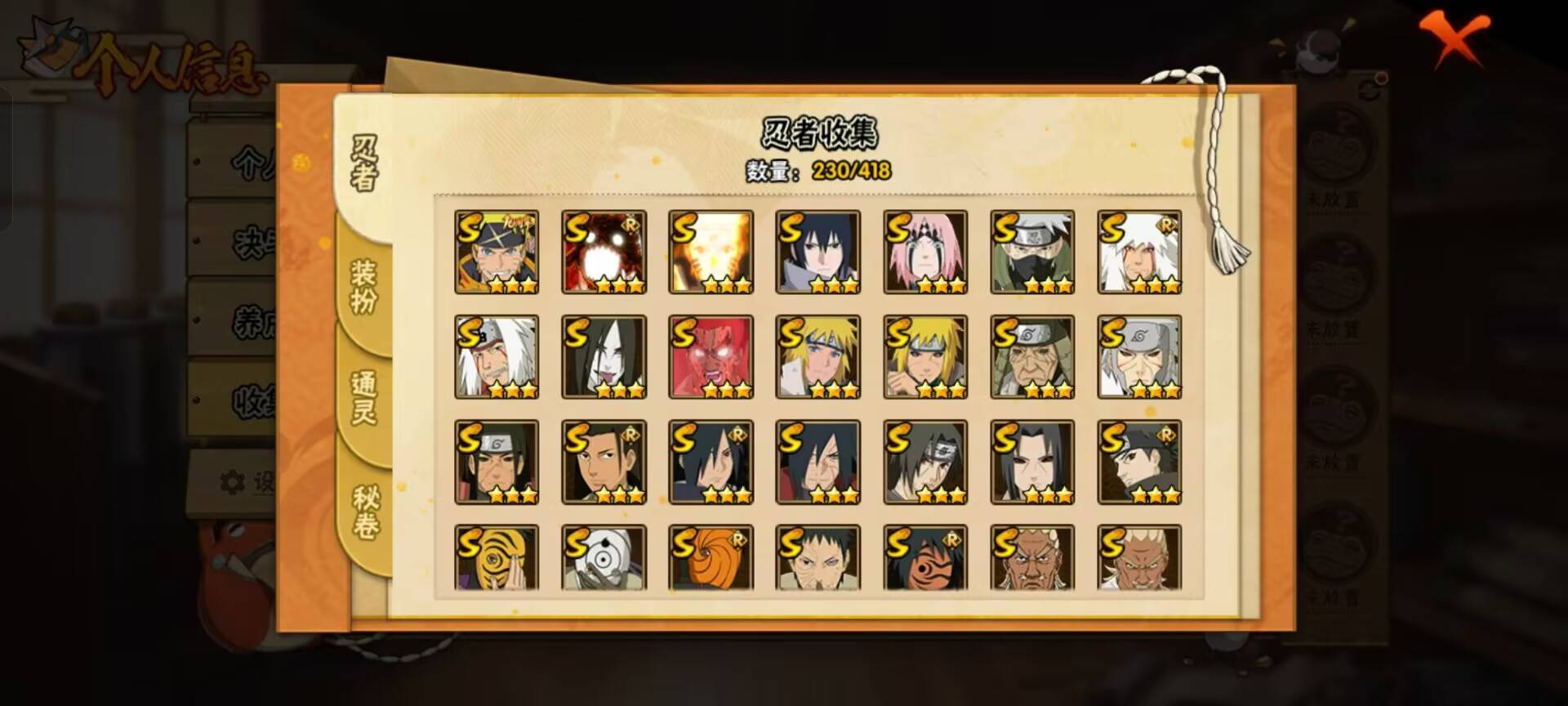This screenshot has width=1568, height=706.
Task: Select Minato's character icon in row two
Action: point(817,356)
